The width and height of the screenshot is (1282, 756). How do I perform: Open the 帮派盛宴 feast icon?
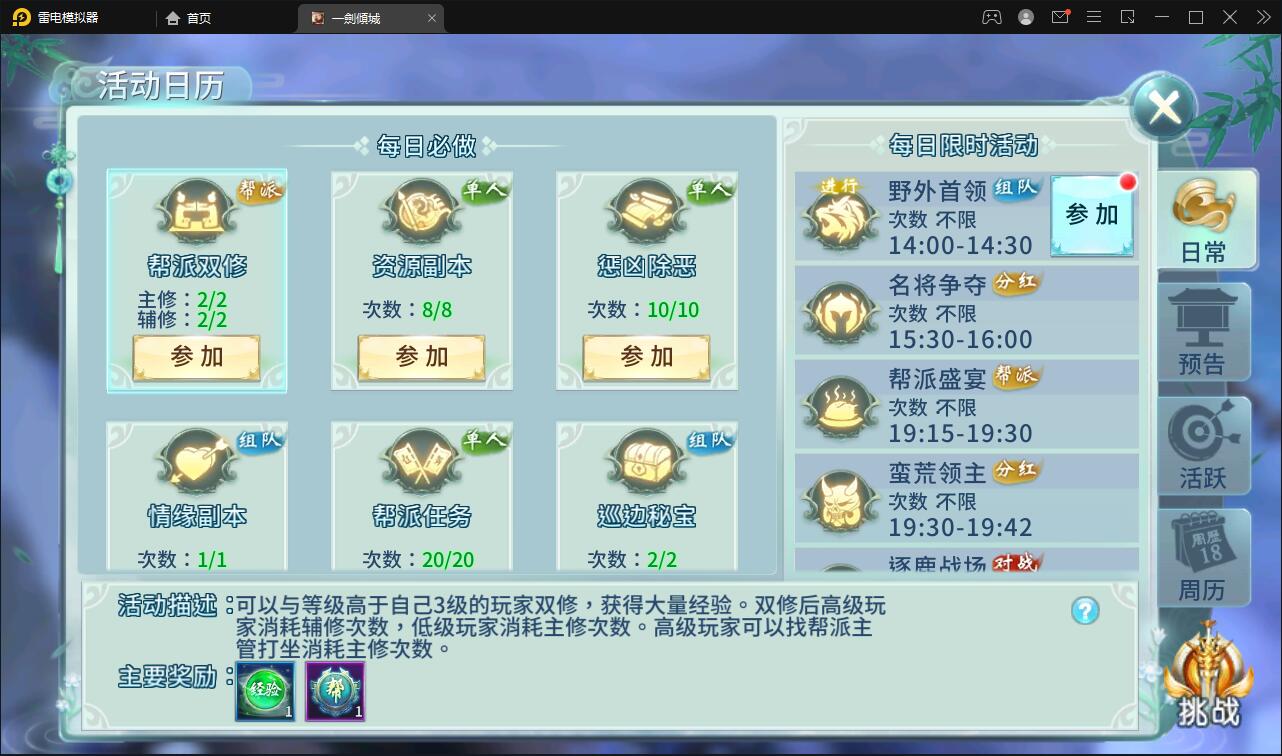(840, 405)
